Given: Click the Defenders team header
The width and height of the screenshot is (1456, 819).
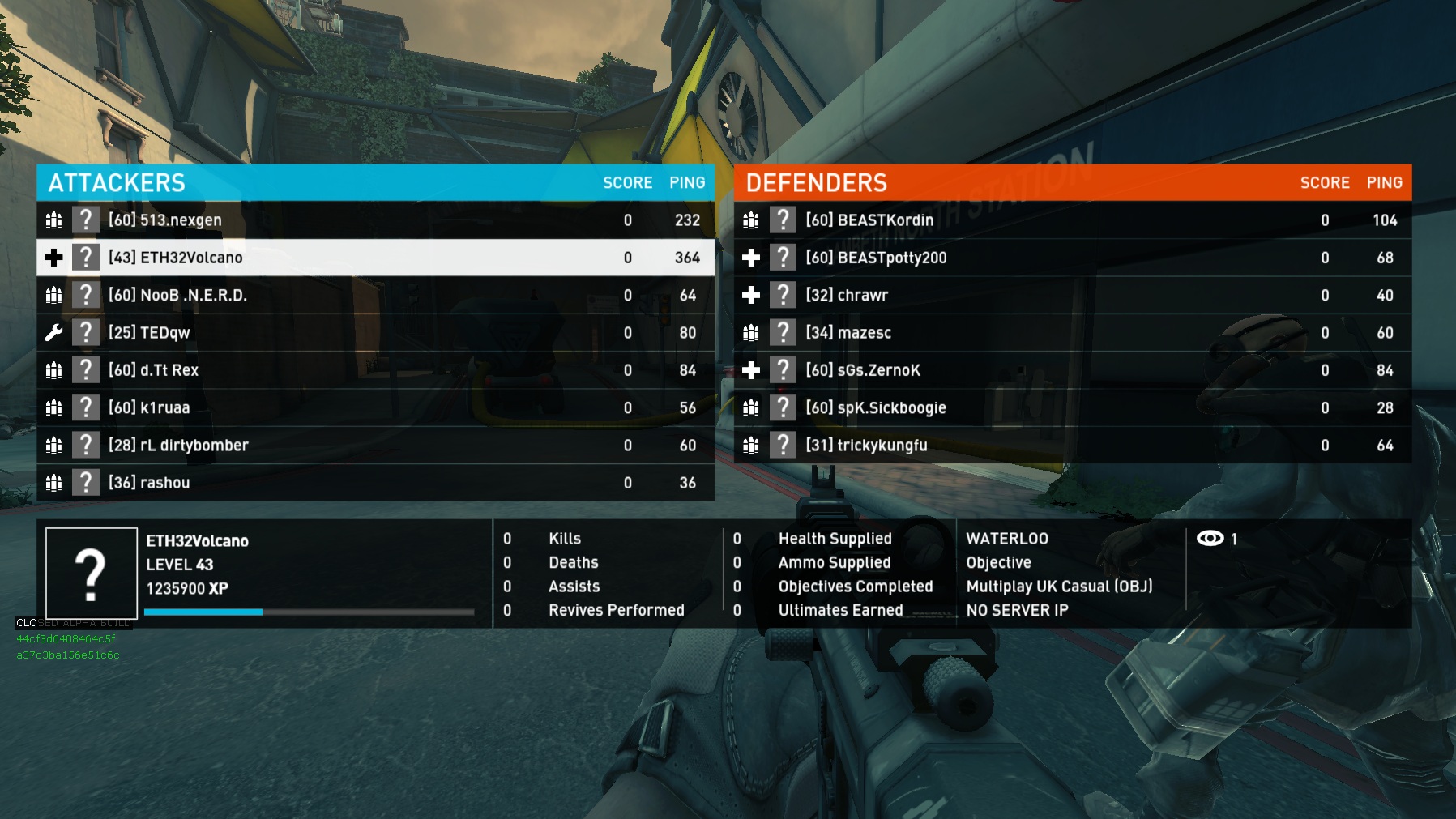Looking at the screenshot, I should tap(816, 183).
